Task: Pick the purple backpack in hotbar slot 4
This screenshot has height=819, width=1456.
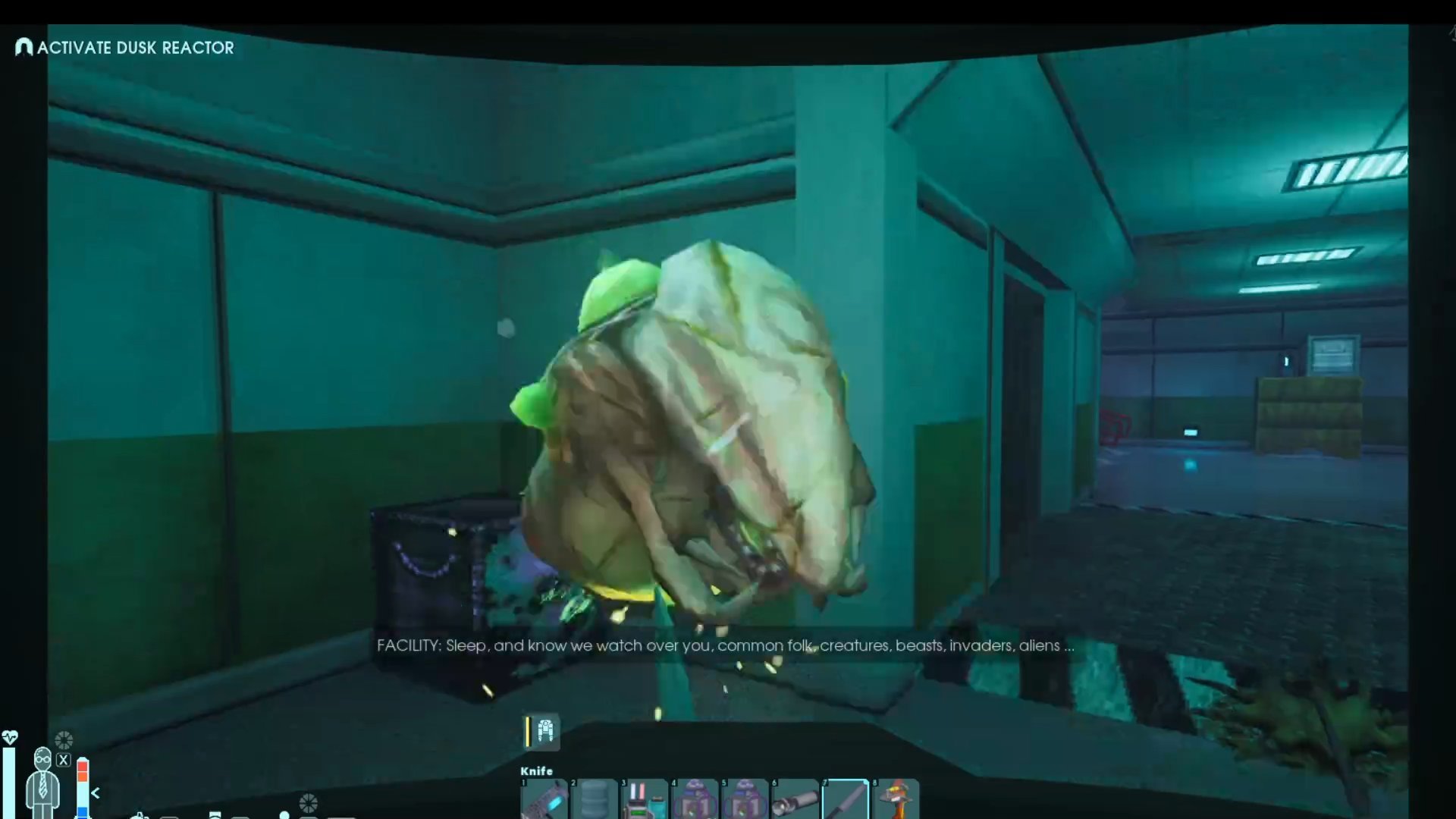Action: 695,800
